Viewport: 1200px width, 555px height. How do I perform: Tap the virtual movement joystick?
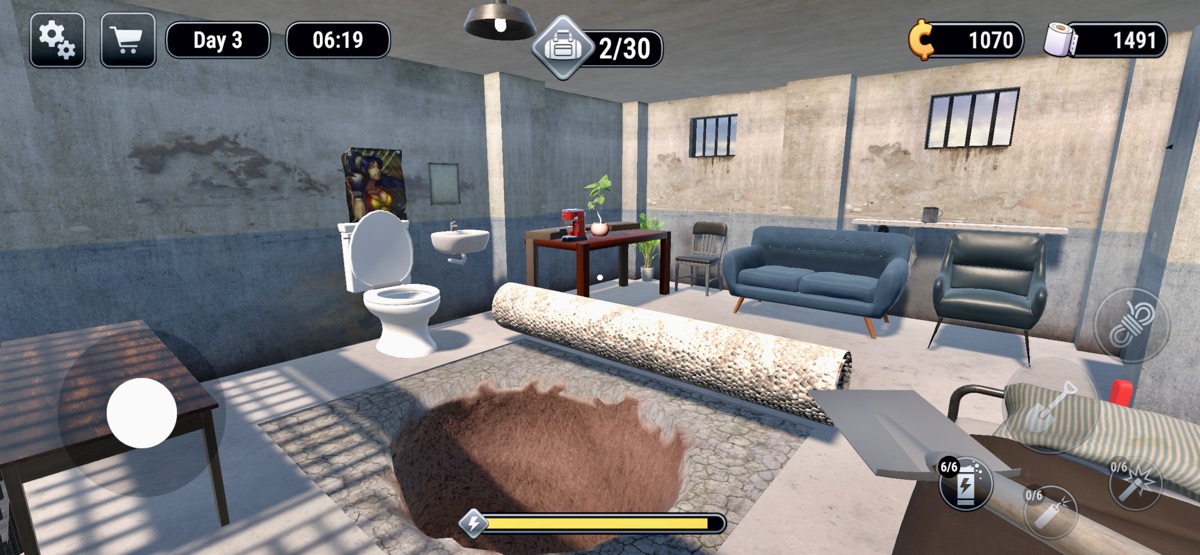pyautogui.click(x=142, y=413)
